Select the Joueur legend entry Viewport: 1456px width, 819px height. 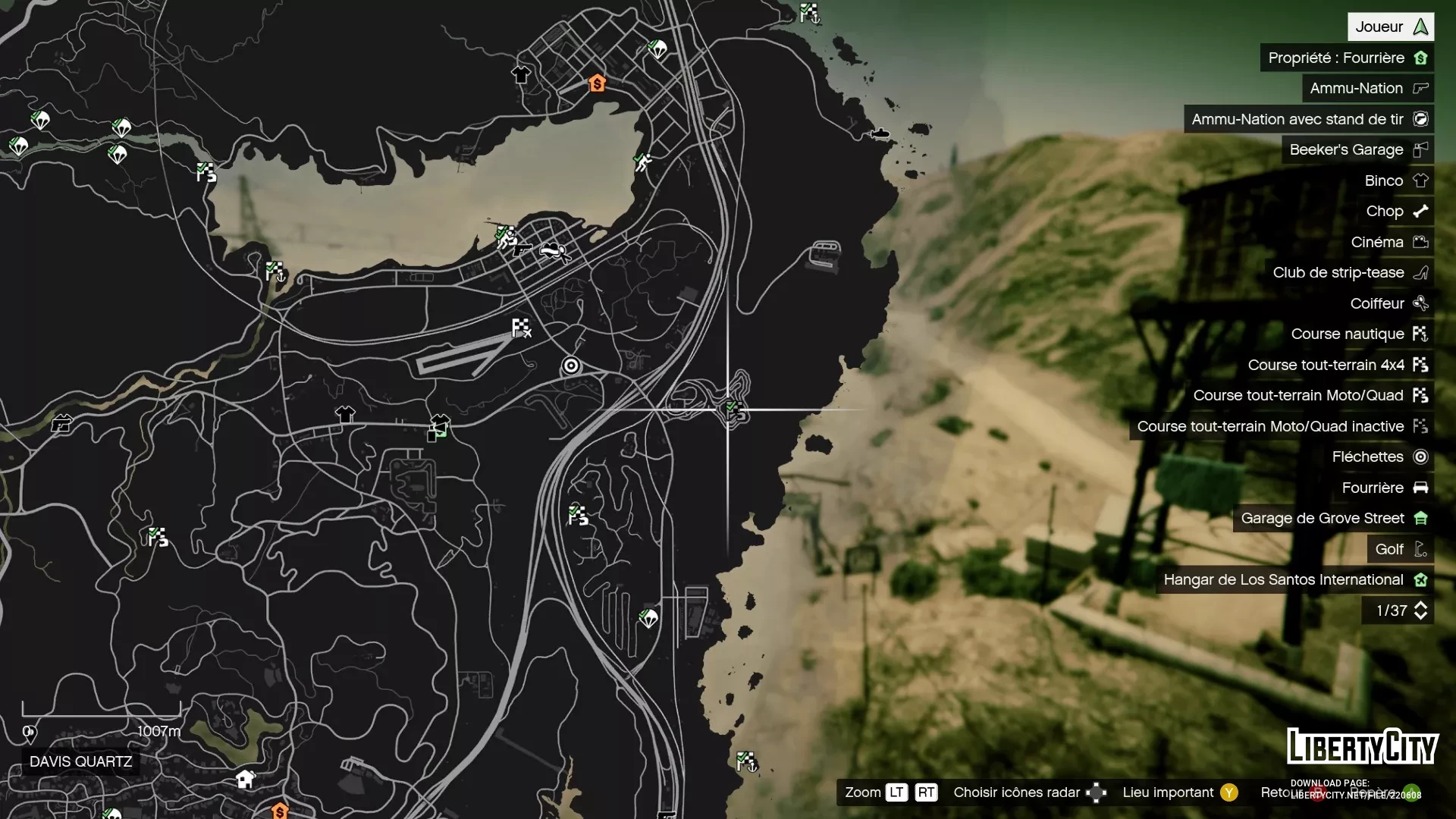(x=1390, y=27)
